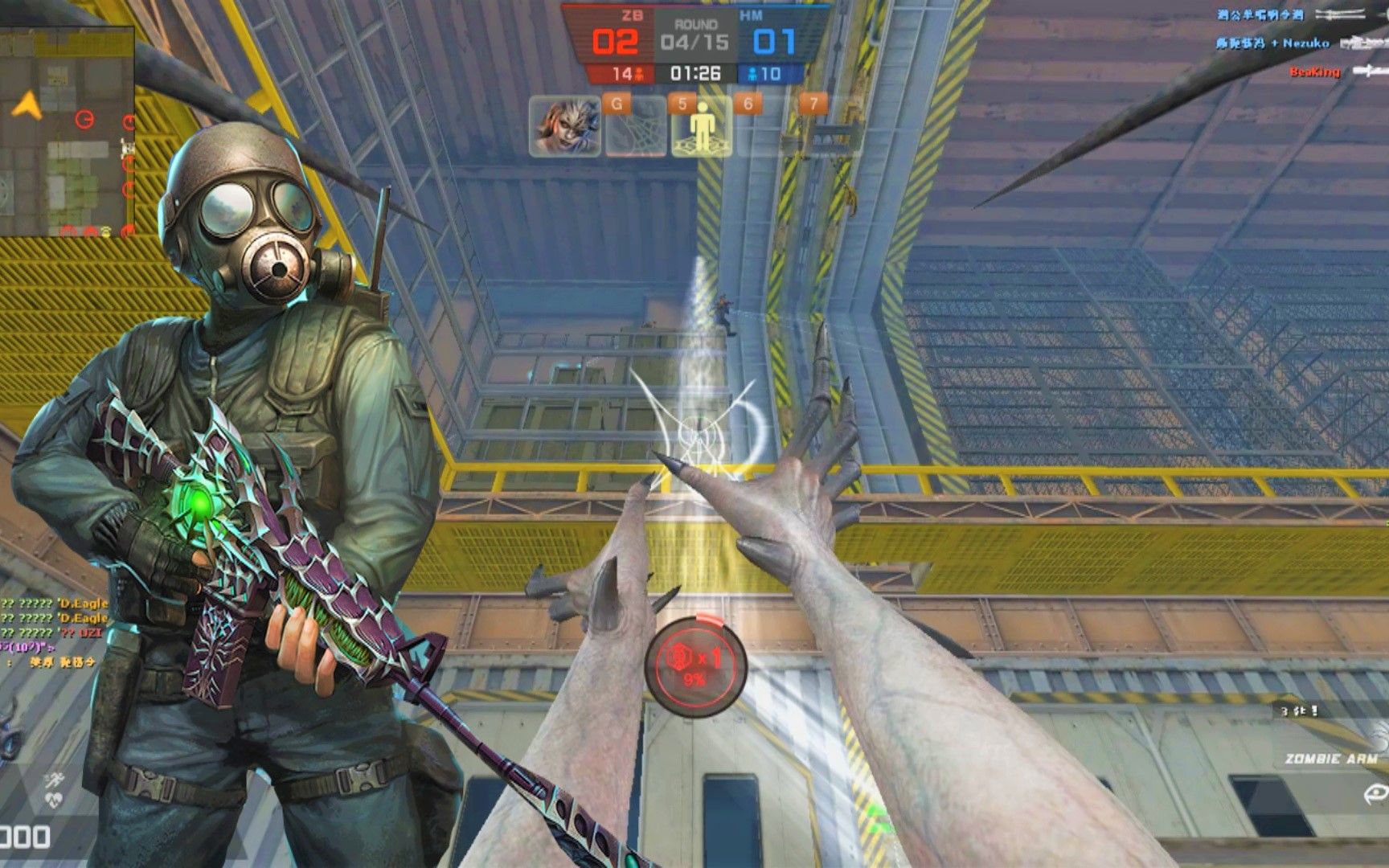The image size is (1389, 868).
Task: Activate the spider web skill icon
Action: point(635,129)
